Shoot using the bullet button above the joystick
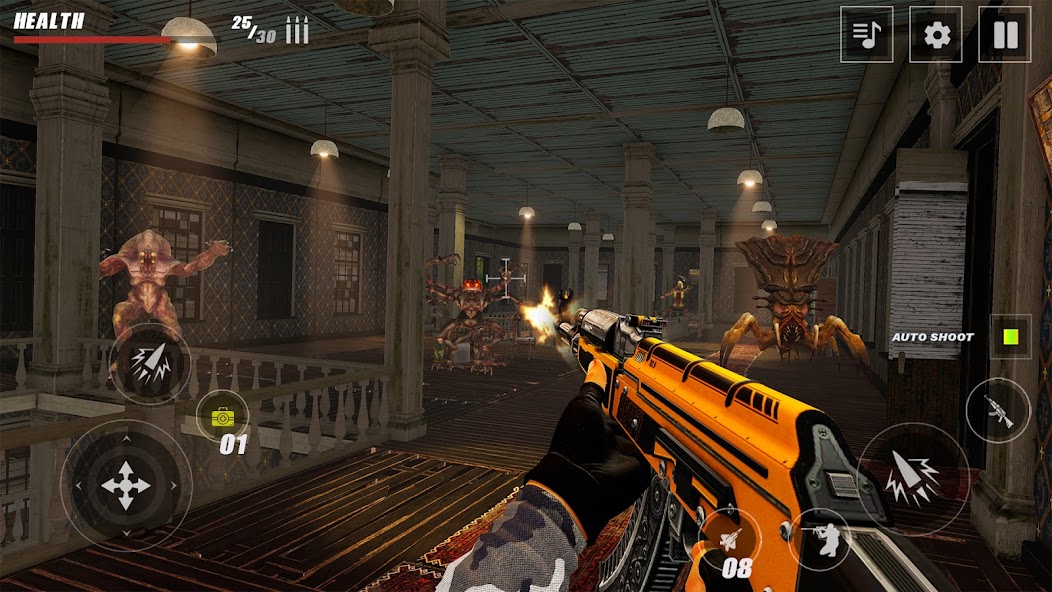 click(150, 364)
